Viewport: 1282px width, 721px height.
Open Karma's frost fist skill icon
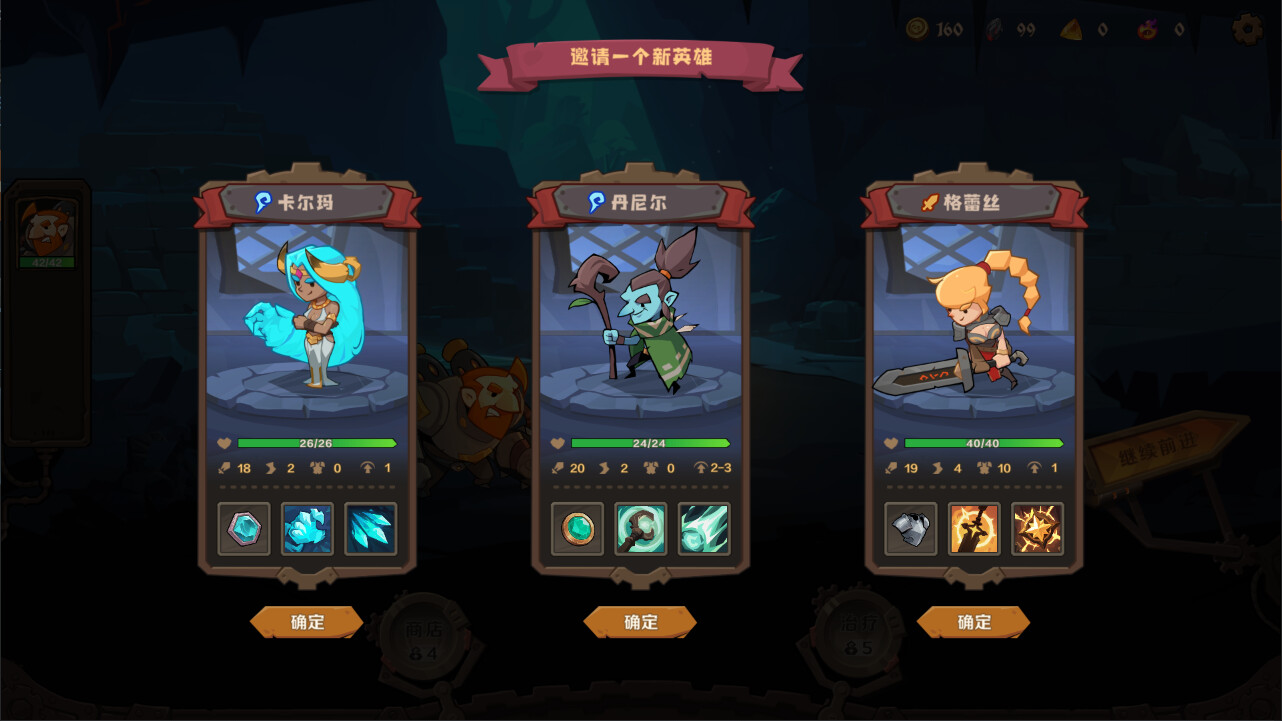point(308,528)
